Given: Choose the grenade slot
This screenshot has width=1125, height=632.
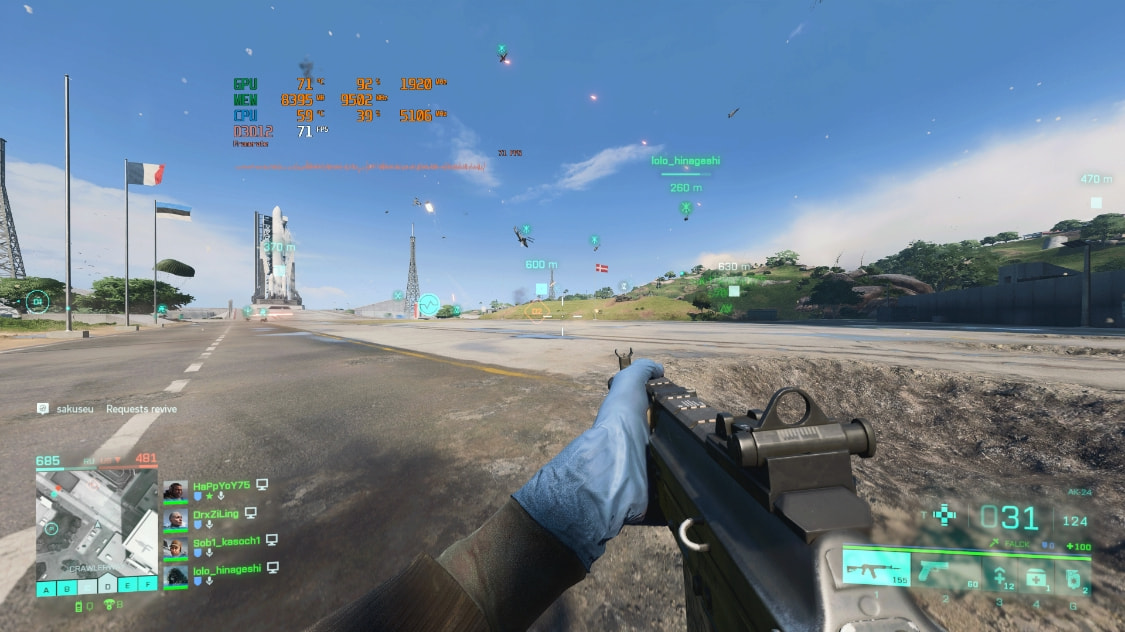Looking at the screenshot, I should click(1073, 576).
